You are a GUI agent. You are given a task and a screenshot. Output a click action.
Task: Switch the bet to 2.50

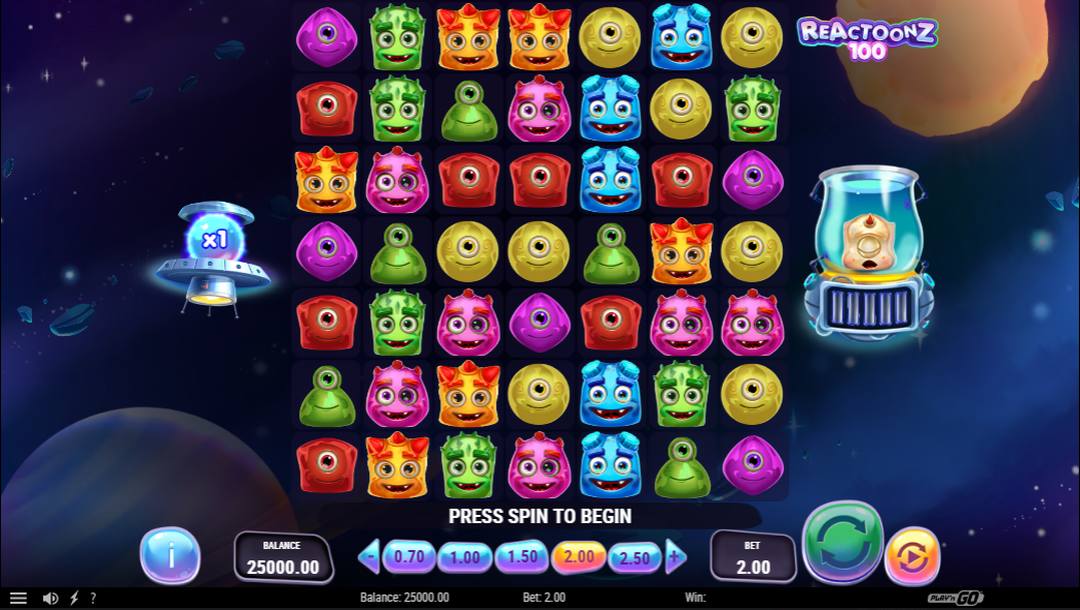pyautogui.click(x=635, y=556)
